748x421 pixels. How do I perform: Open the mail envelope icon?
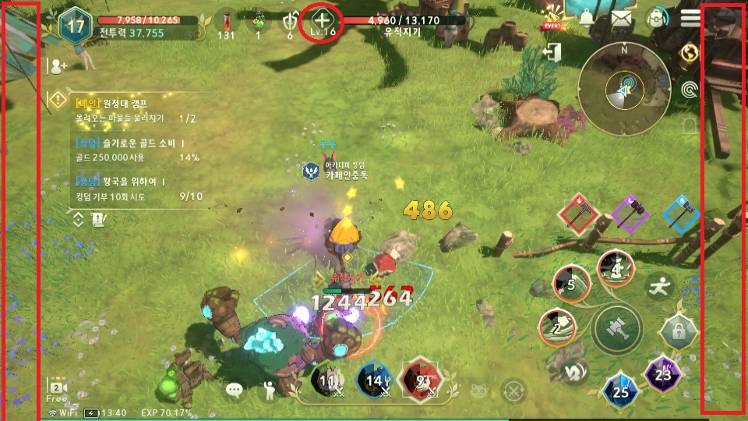click(x=621, y=17)
